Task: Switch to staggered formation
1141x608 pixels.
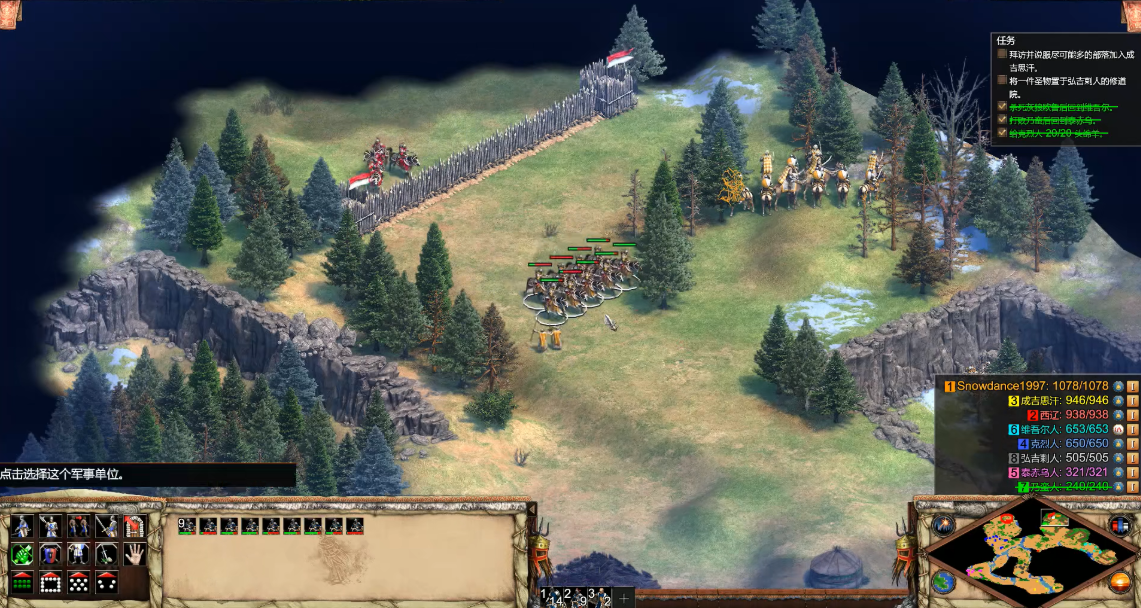Action: pos(78,581)
